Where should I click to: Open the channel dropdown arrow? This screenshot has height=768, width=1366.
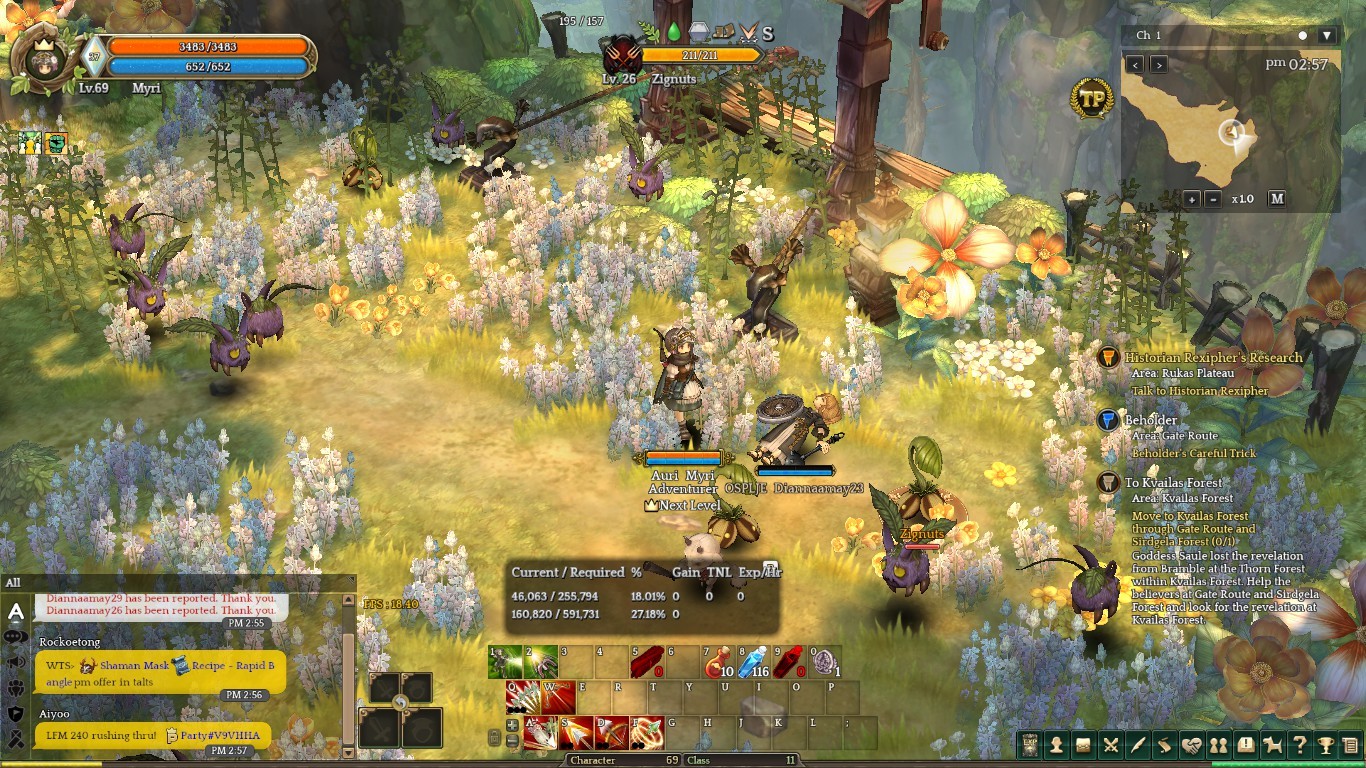(x=1326, y=36)
